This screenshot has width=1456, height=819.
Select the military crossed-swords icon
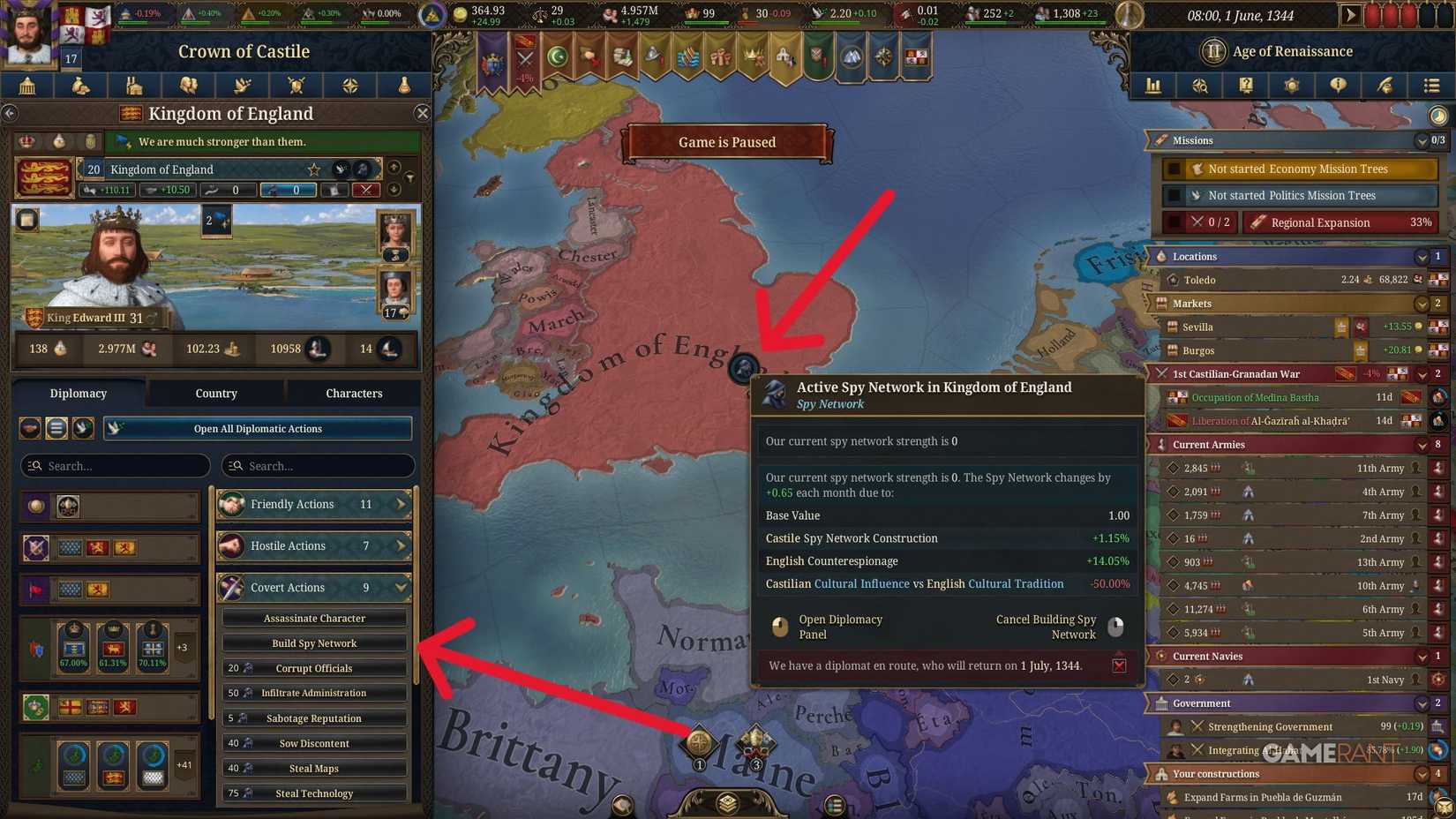coord(296,86)
